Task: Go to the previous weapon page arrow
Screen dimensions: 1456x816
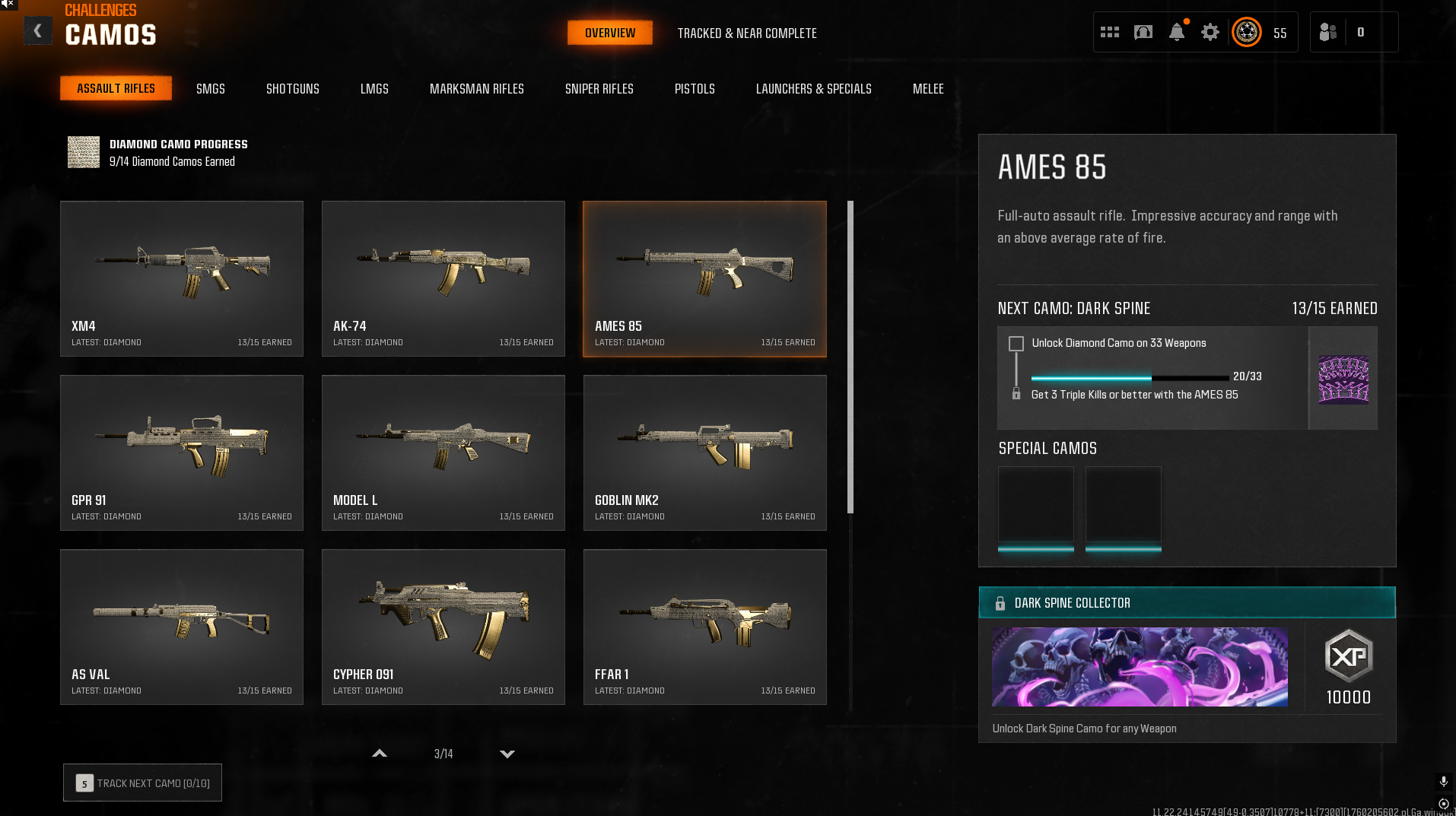Action: tap(380, 754)
